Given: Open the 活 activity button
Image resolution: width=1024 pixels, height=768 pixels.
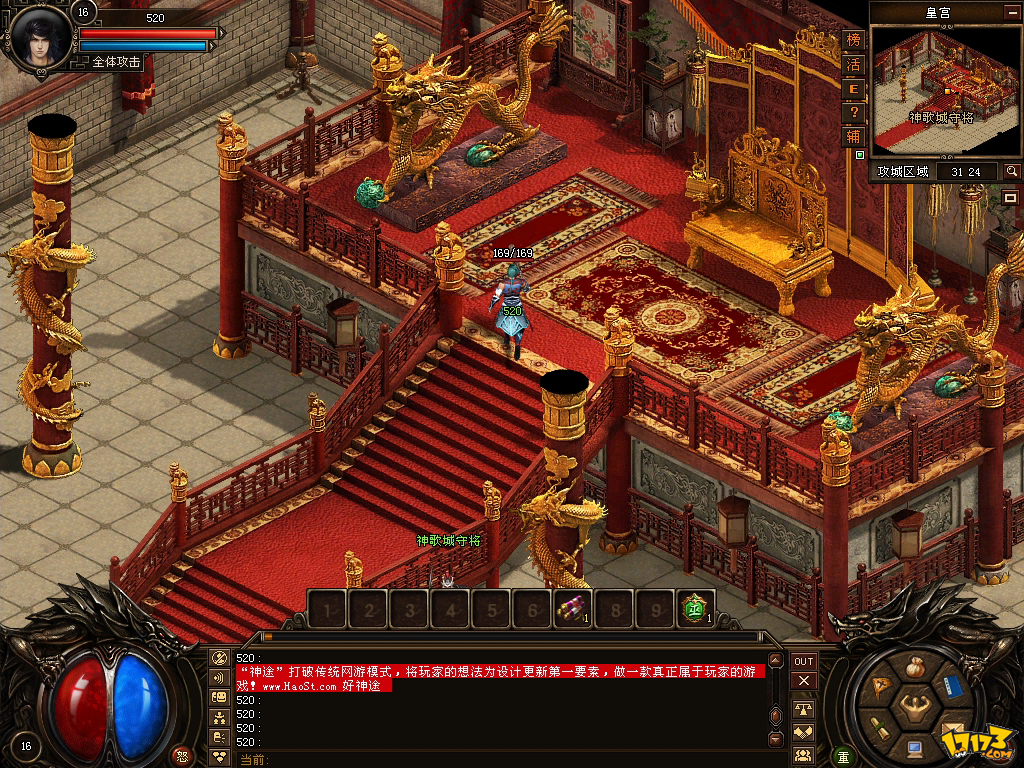Looking at the screenshot, I should (x=853, y=64).
